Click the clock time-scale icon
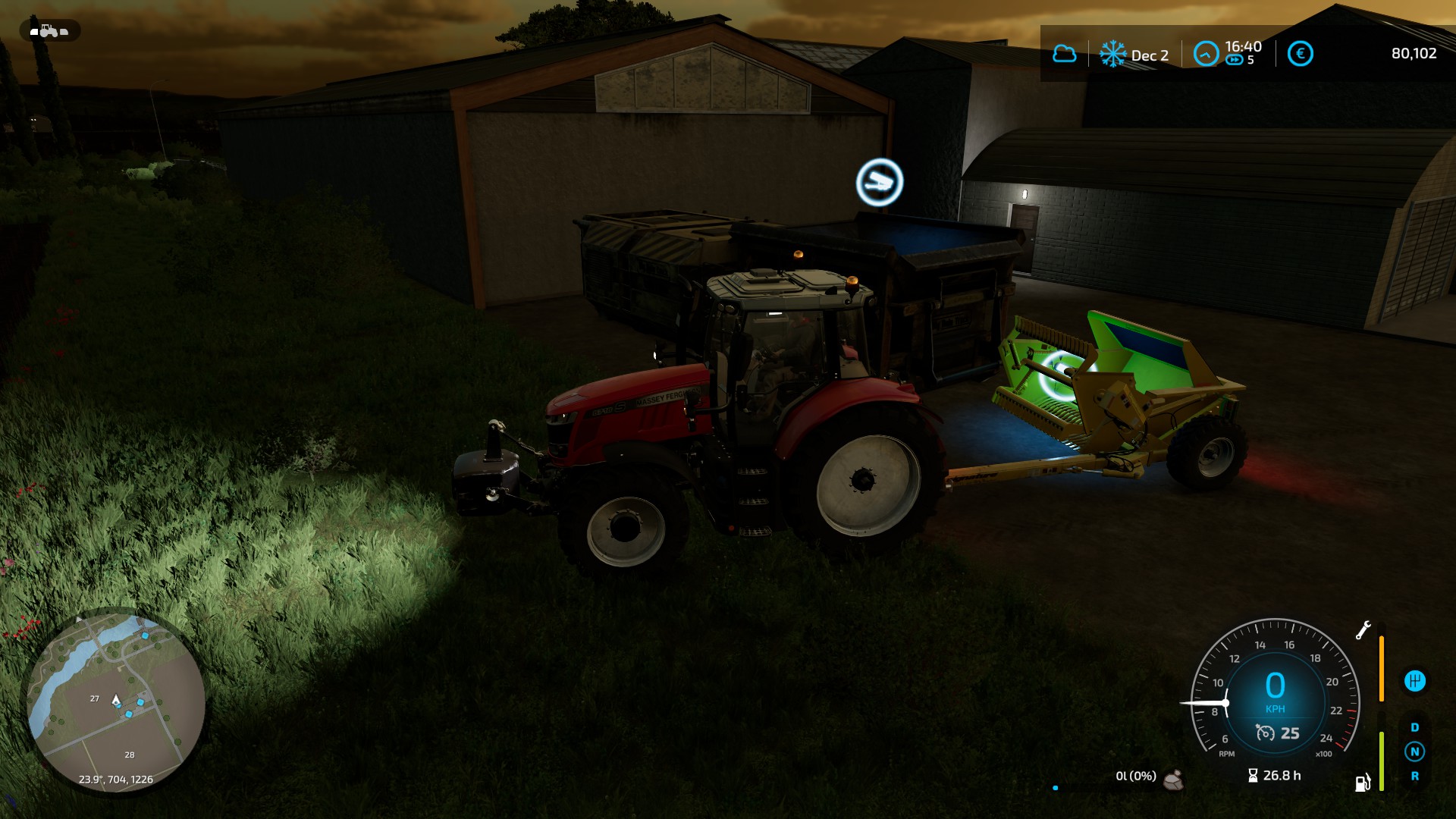Image resolution: width=1456 pixels, height=819 pixels. pyautogui.click(x=1206, y=54)
